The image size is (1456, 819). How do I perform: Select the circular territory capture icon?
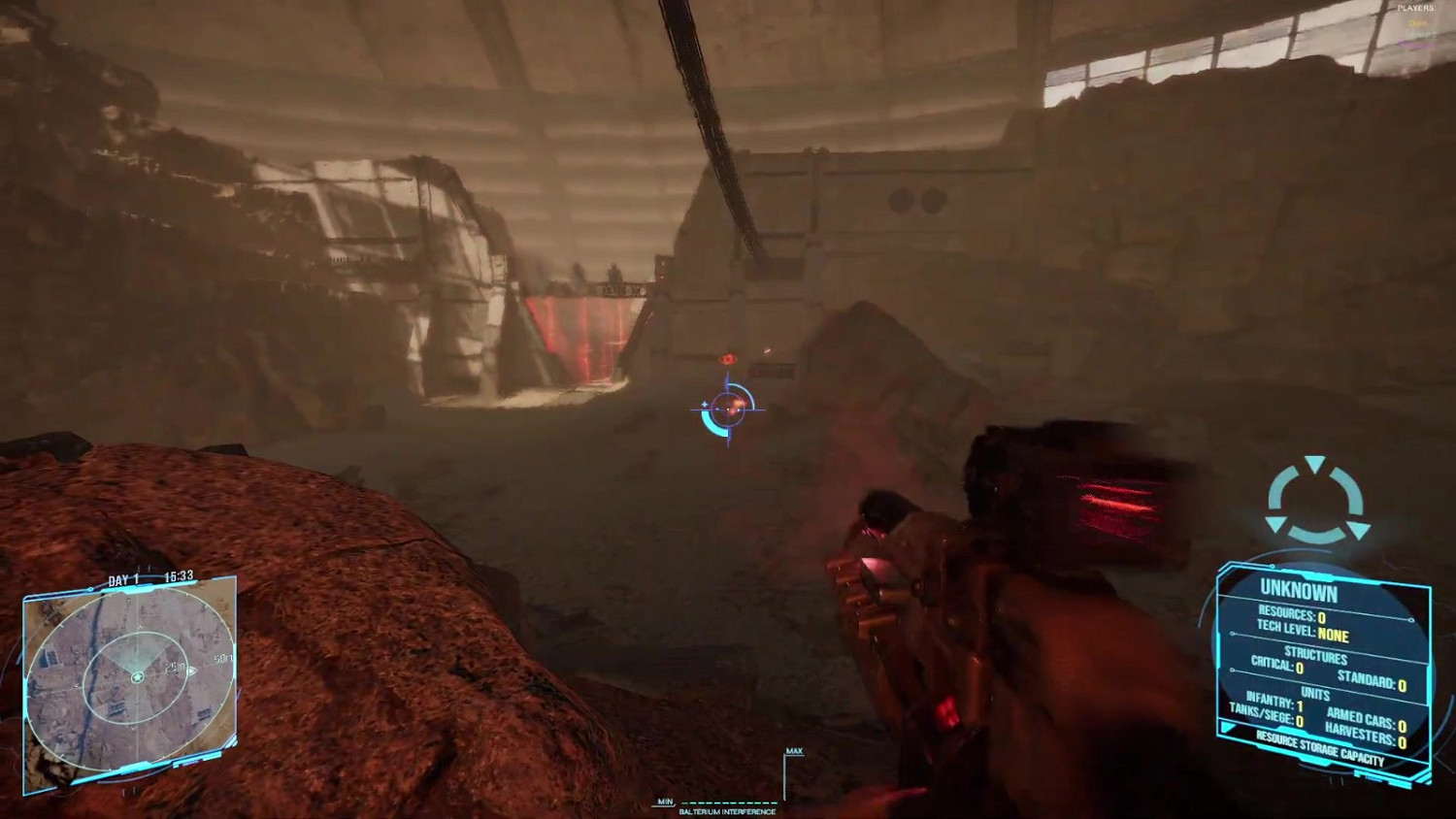click(1317, 501)
